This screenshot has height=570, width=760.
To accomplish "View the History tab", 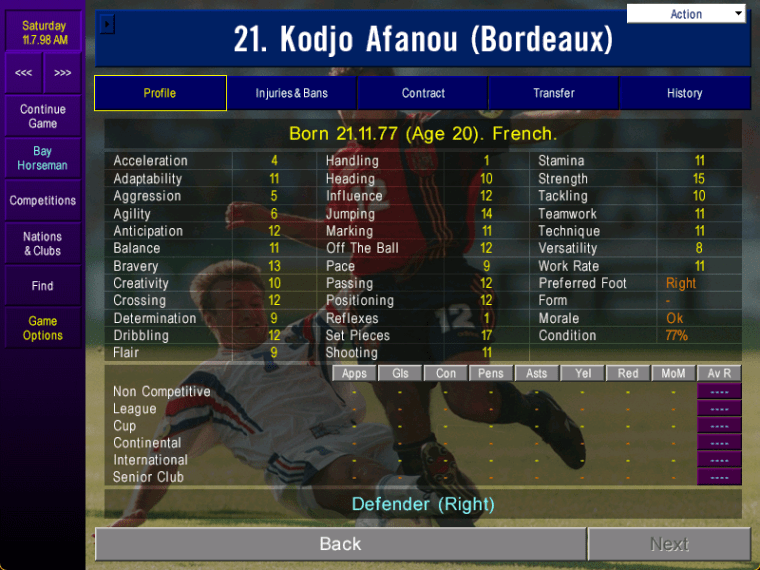I will (685, 93).
